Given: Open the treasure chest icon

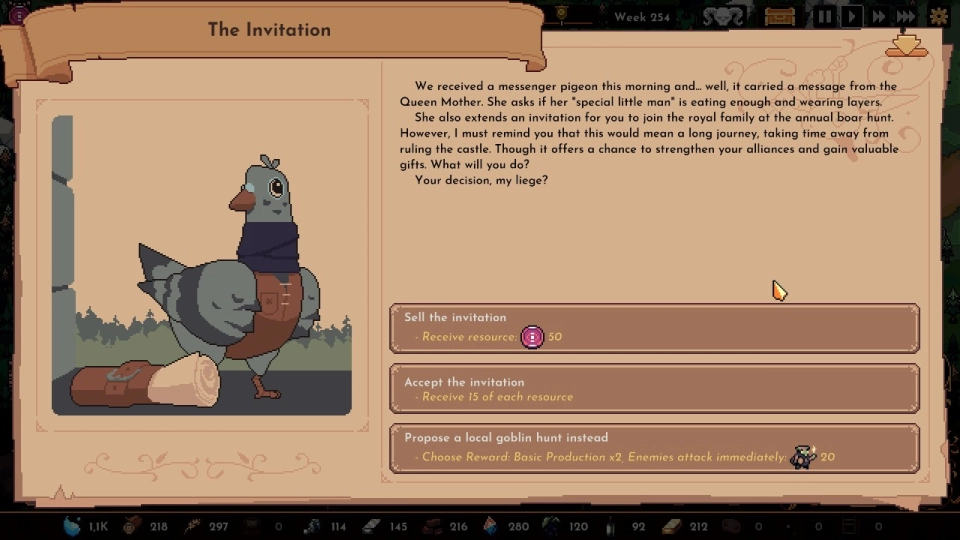Looking at the screenshot, I should click(779, 16).
